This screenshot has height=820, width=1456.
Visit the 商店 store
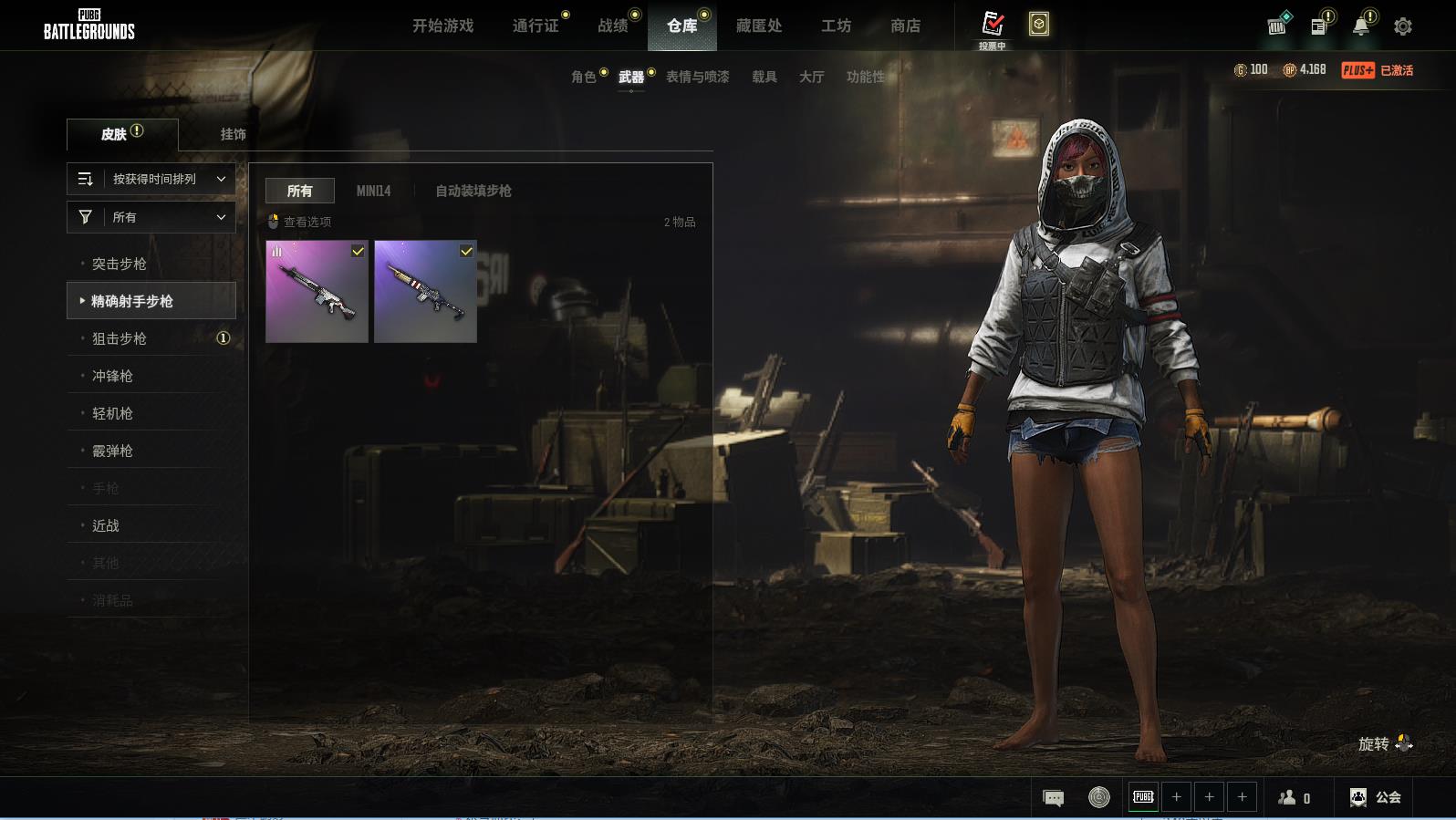905,26
